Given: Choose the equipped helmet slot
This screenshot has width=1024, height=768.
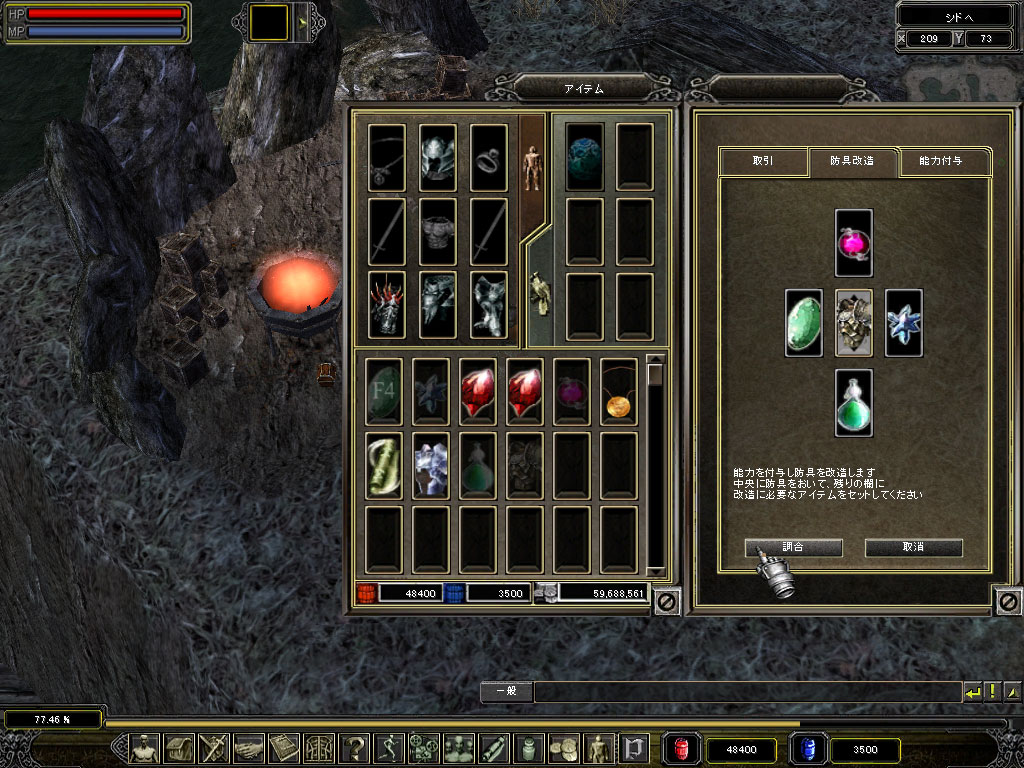Looking at the screenshot, I should 437,157.
